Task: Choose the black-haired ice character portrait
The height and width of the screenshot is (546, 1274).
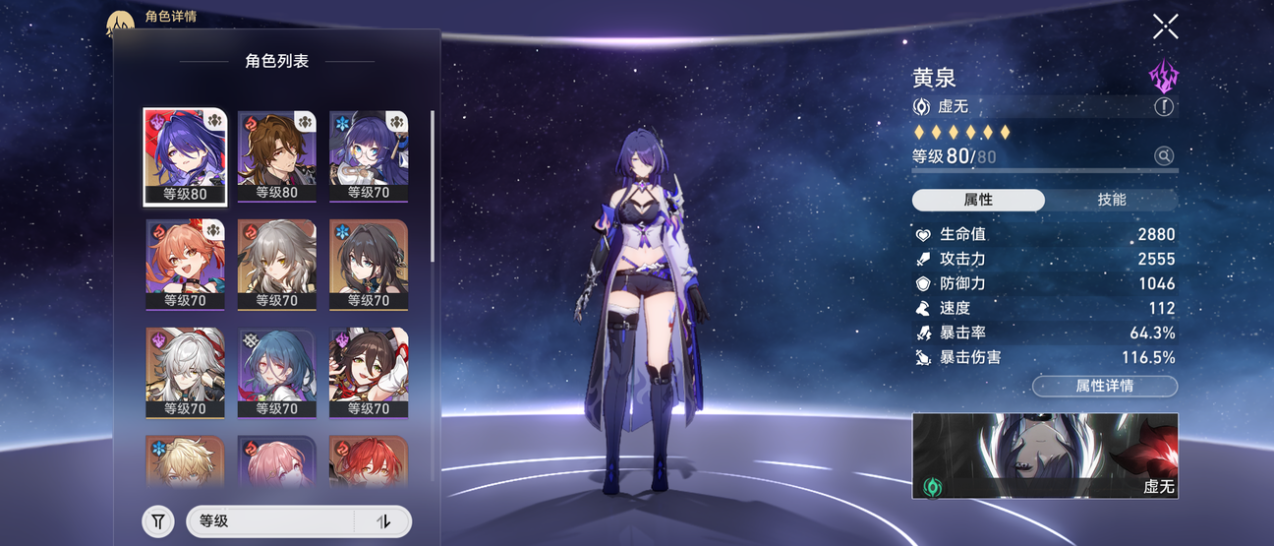Action: tap(369, 264)
